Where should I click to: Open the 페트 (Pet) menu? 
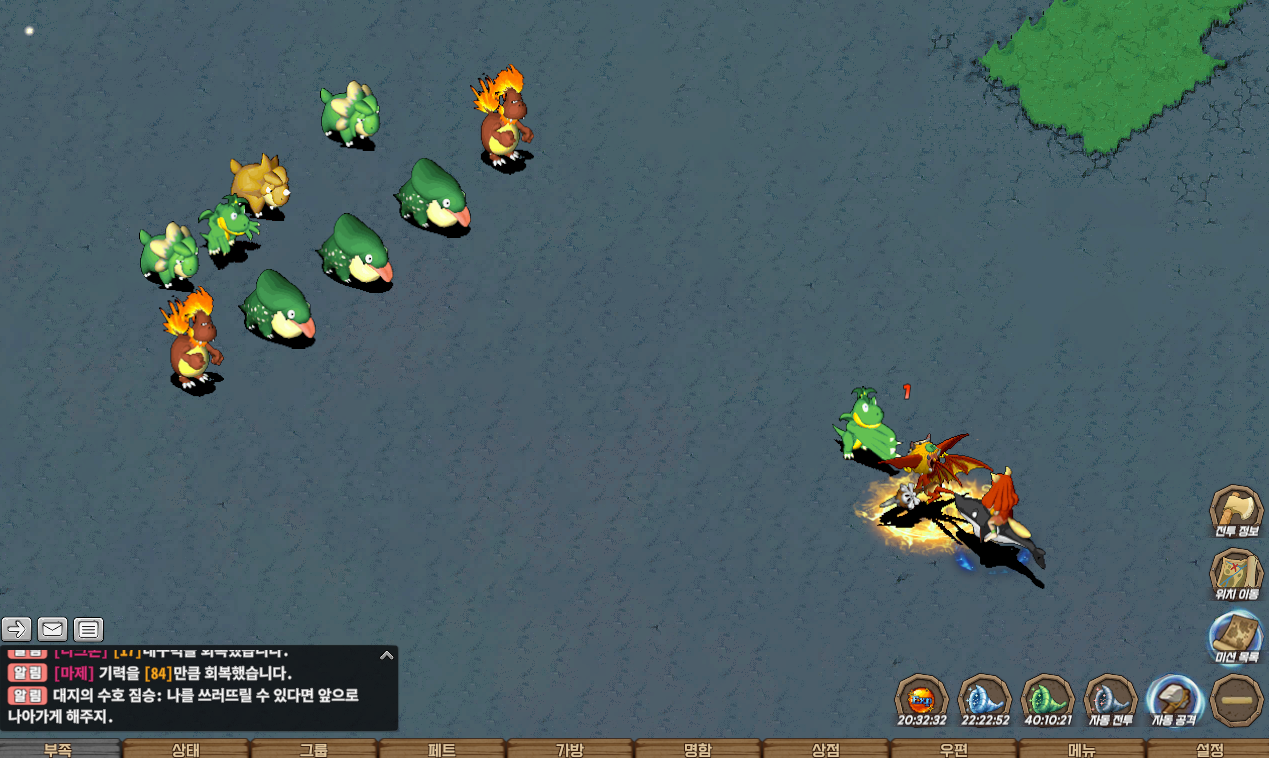(442, 749)
